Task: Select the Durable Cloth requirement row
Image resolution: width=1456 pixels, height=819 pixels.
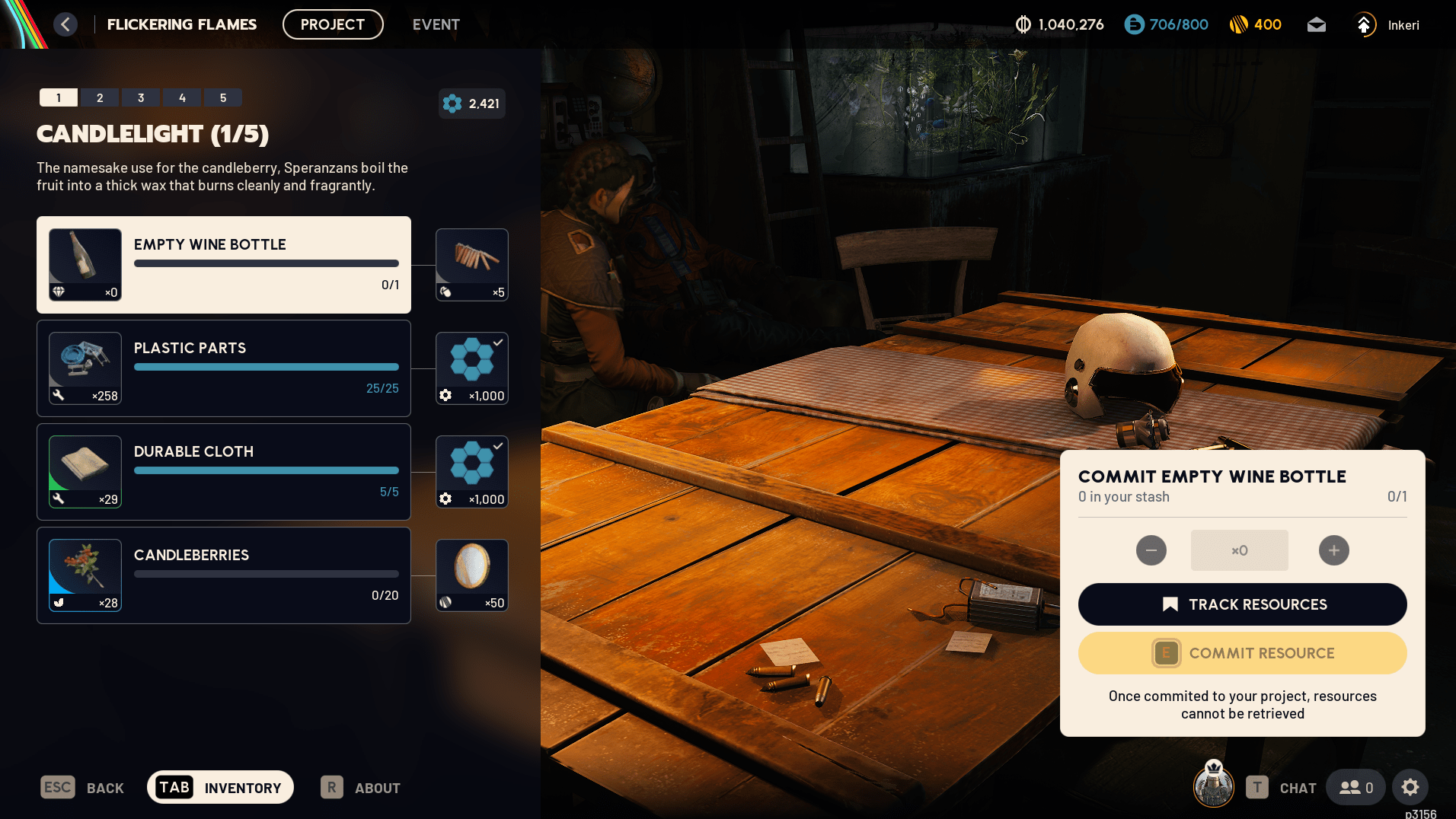Action: pyautogui.click(x=224, y=472)
